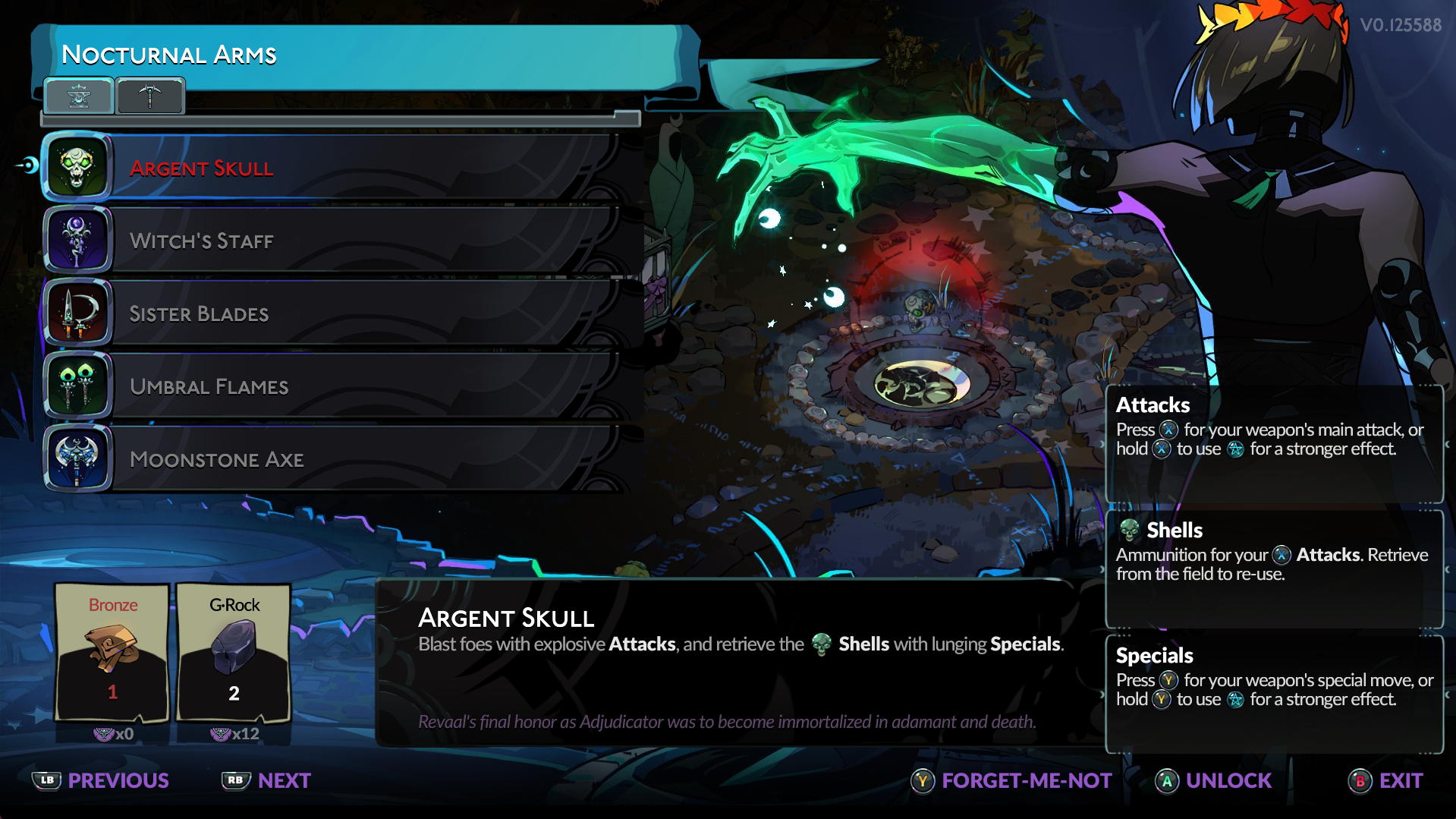1456x819 pixels.
Task: Mark weapon with Forget-Me-Not
Action: (x=1011, y=780)
